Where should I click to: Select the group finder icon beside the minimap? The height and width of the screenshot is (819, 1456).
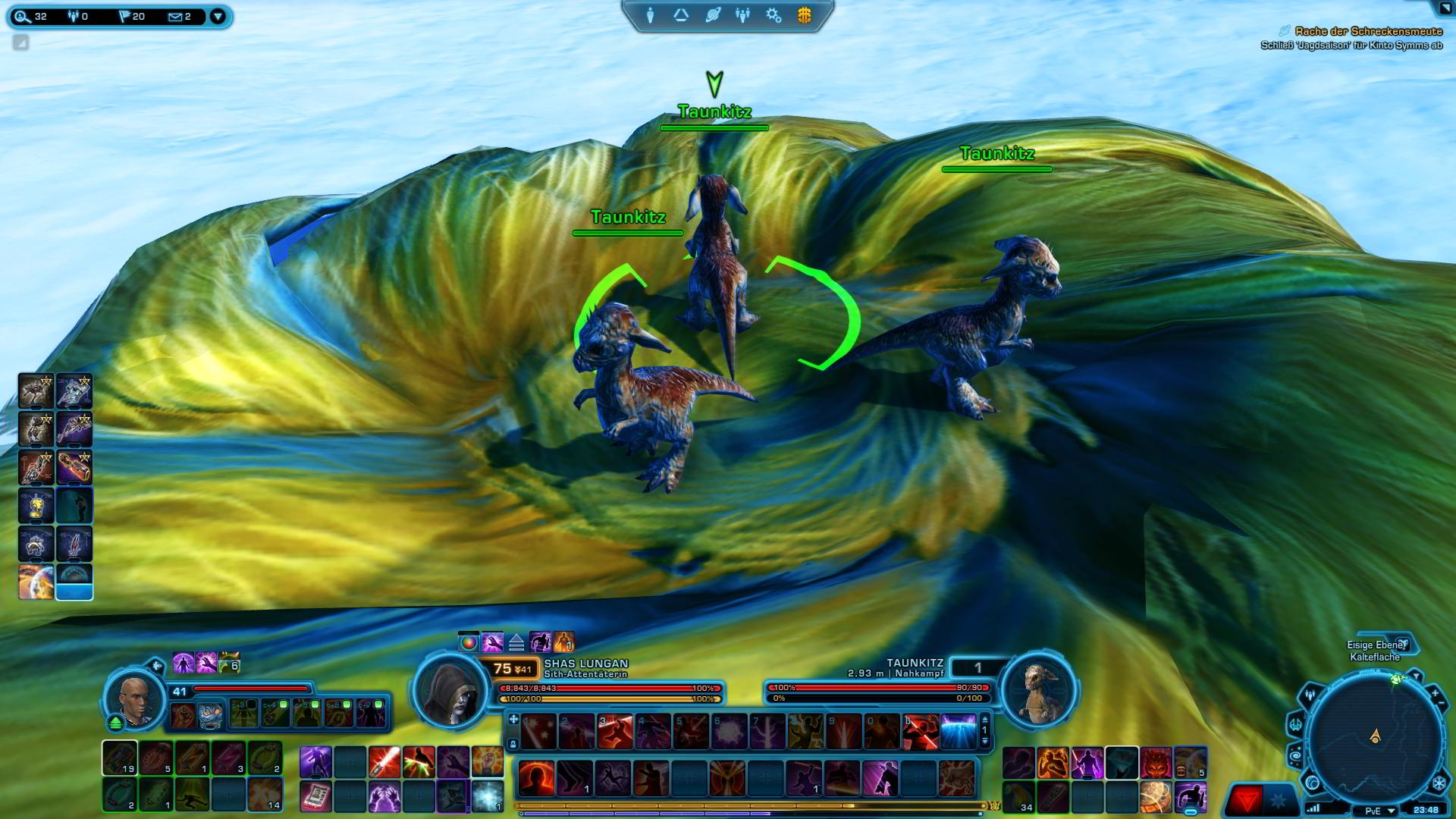click(x=1310, y=695)
